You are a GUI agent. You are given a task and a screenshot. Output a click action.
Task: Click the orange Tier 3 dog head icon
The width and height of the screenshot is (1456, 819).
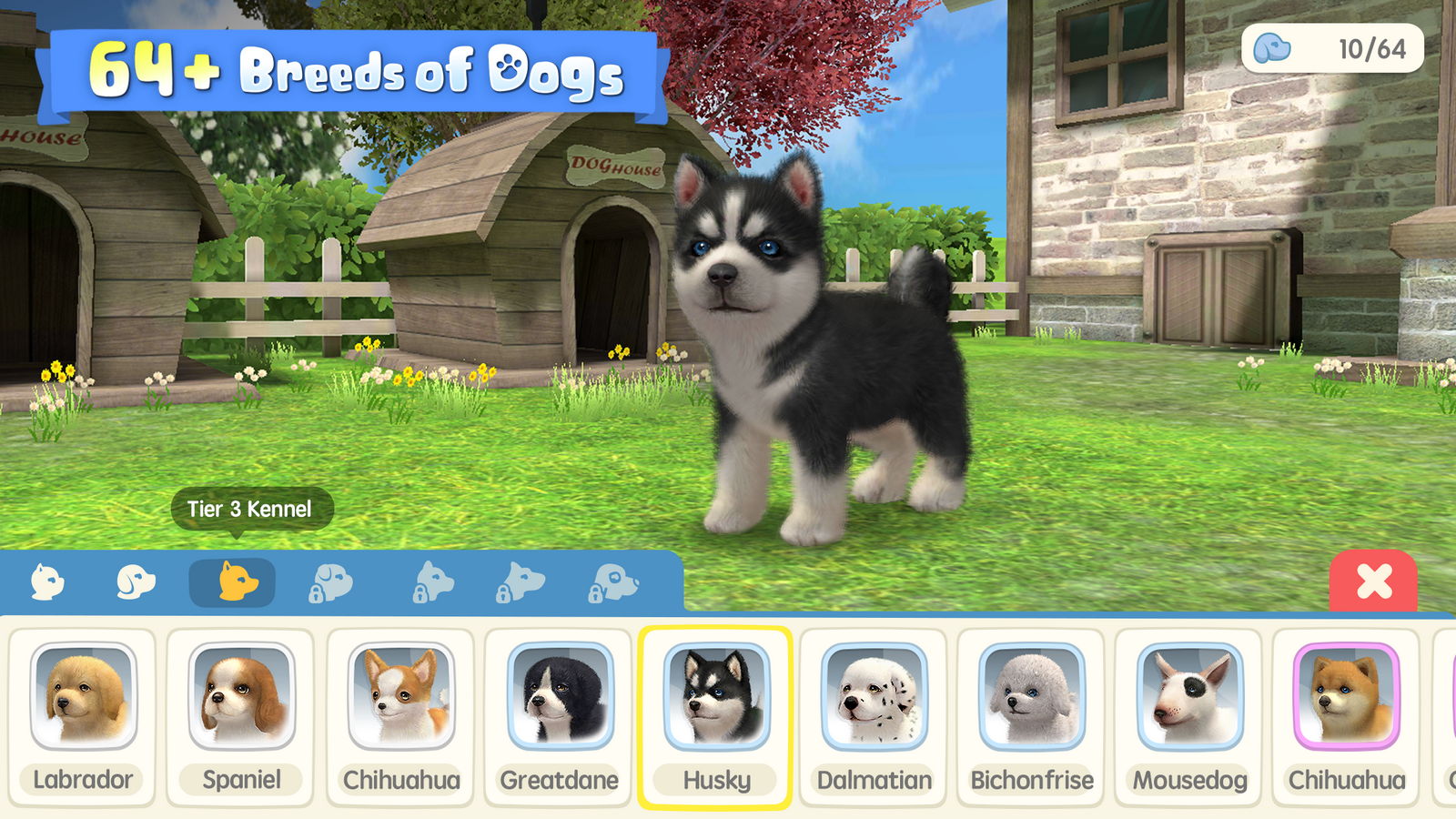click(x=233, y=582)
